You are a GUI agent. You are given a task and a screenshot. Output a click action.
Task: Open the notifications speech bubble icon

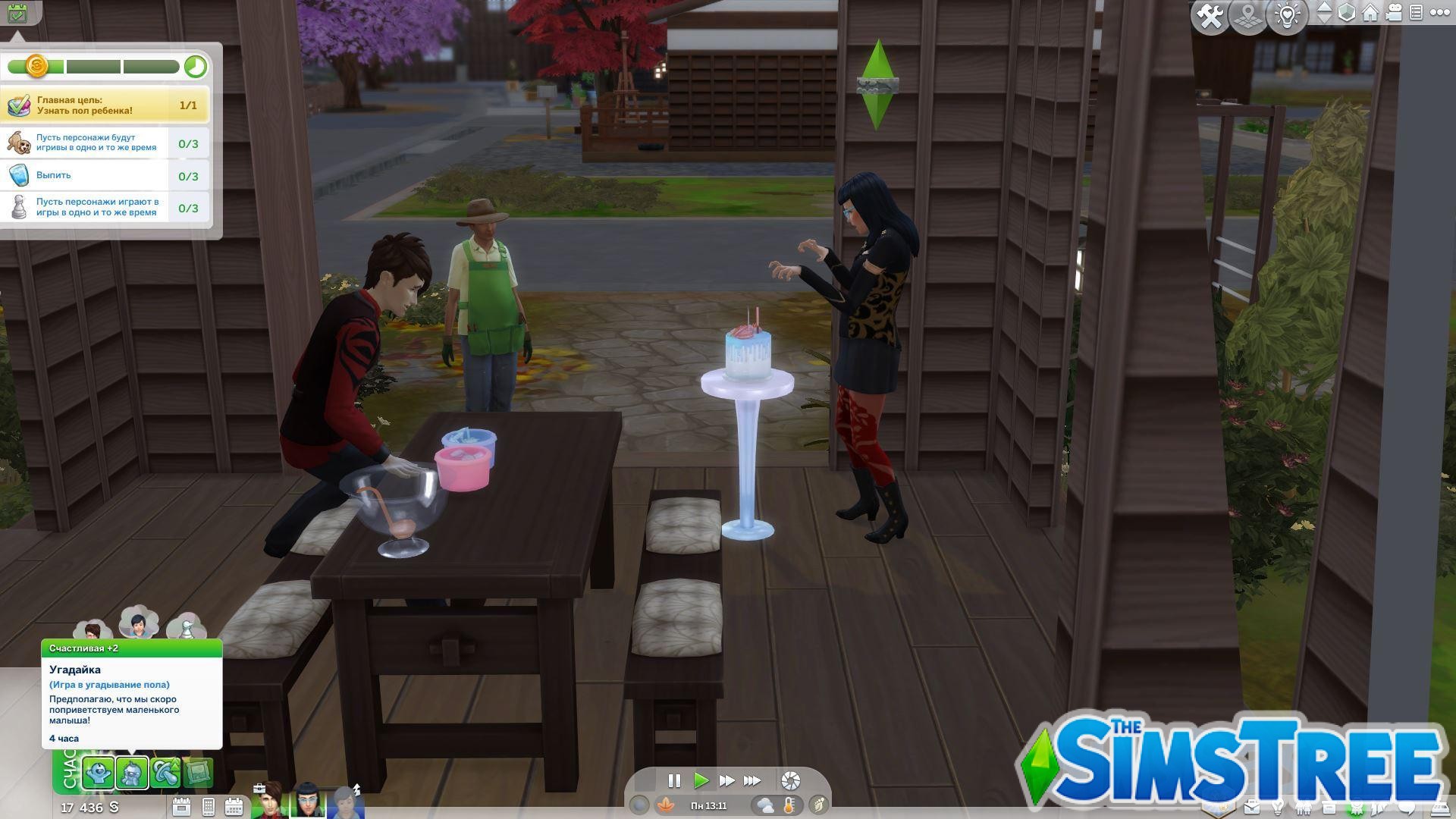1407,808
